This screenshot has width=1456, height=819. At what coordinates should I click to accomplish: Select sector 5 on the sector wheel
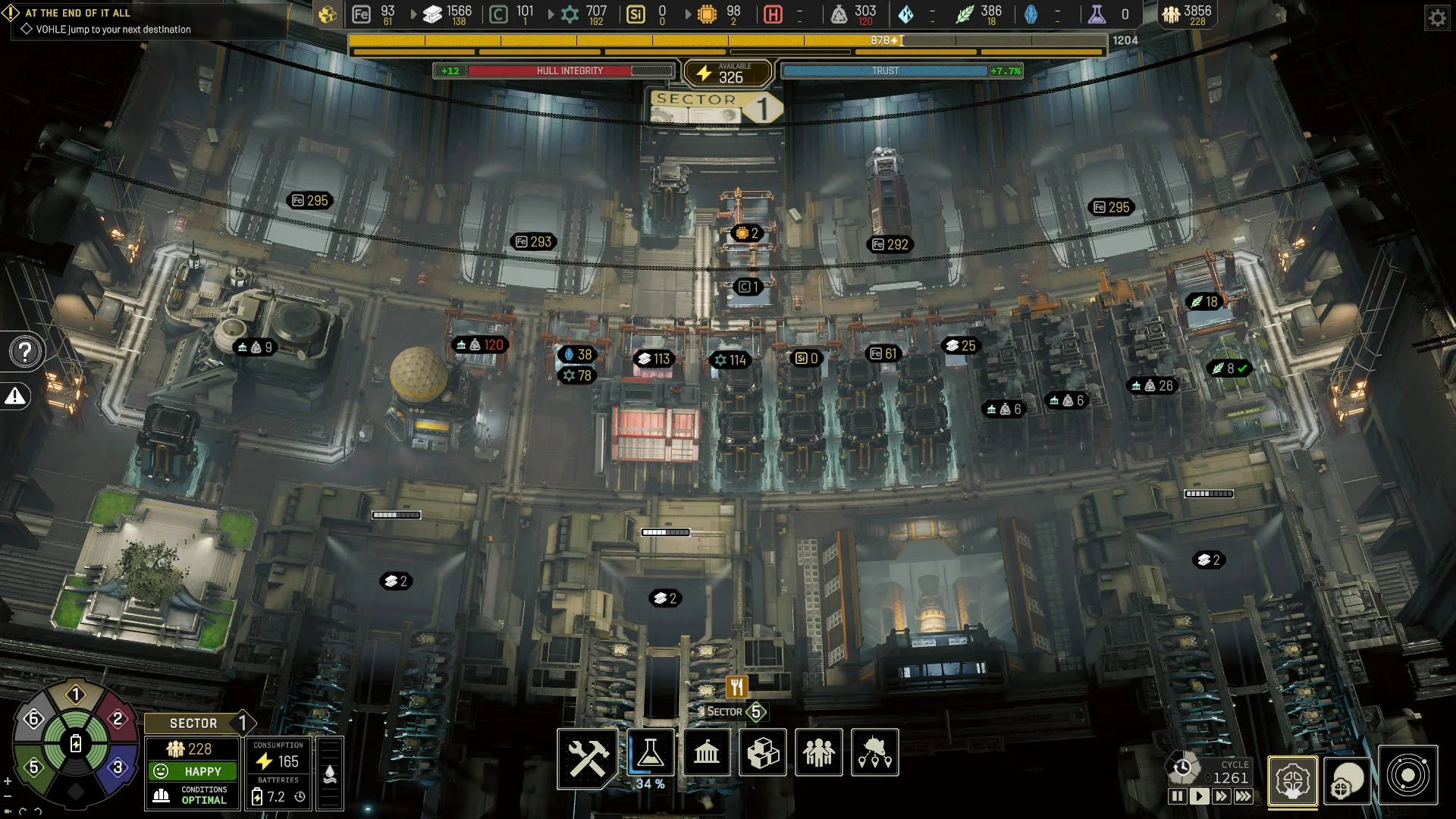point(33,767)
